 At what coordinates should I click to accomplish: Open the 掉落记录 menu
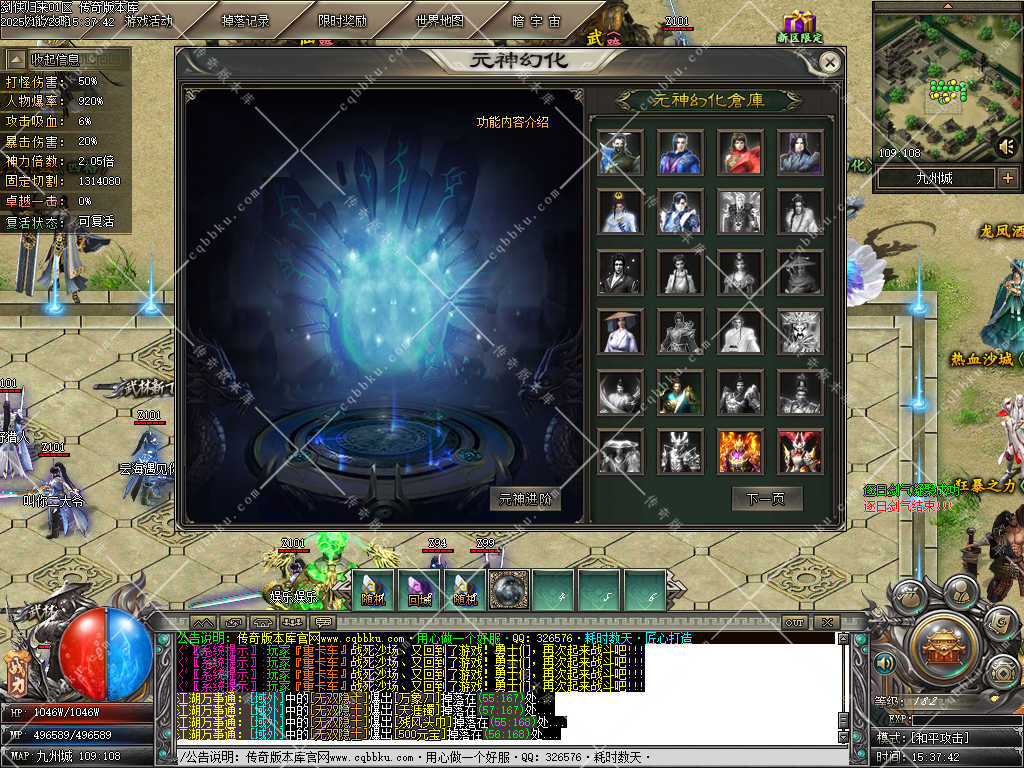(x=245, y=20)
